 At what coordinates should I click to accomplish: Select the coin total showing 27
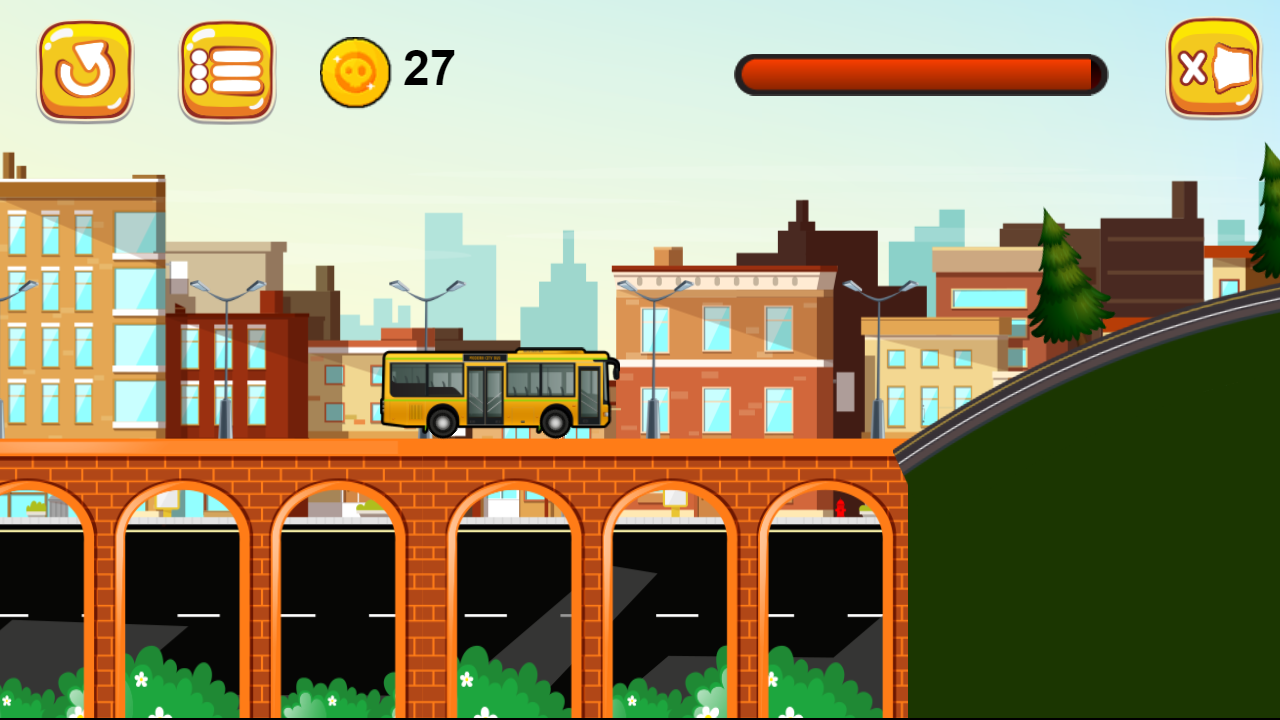coord(425,68)
